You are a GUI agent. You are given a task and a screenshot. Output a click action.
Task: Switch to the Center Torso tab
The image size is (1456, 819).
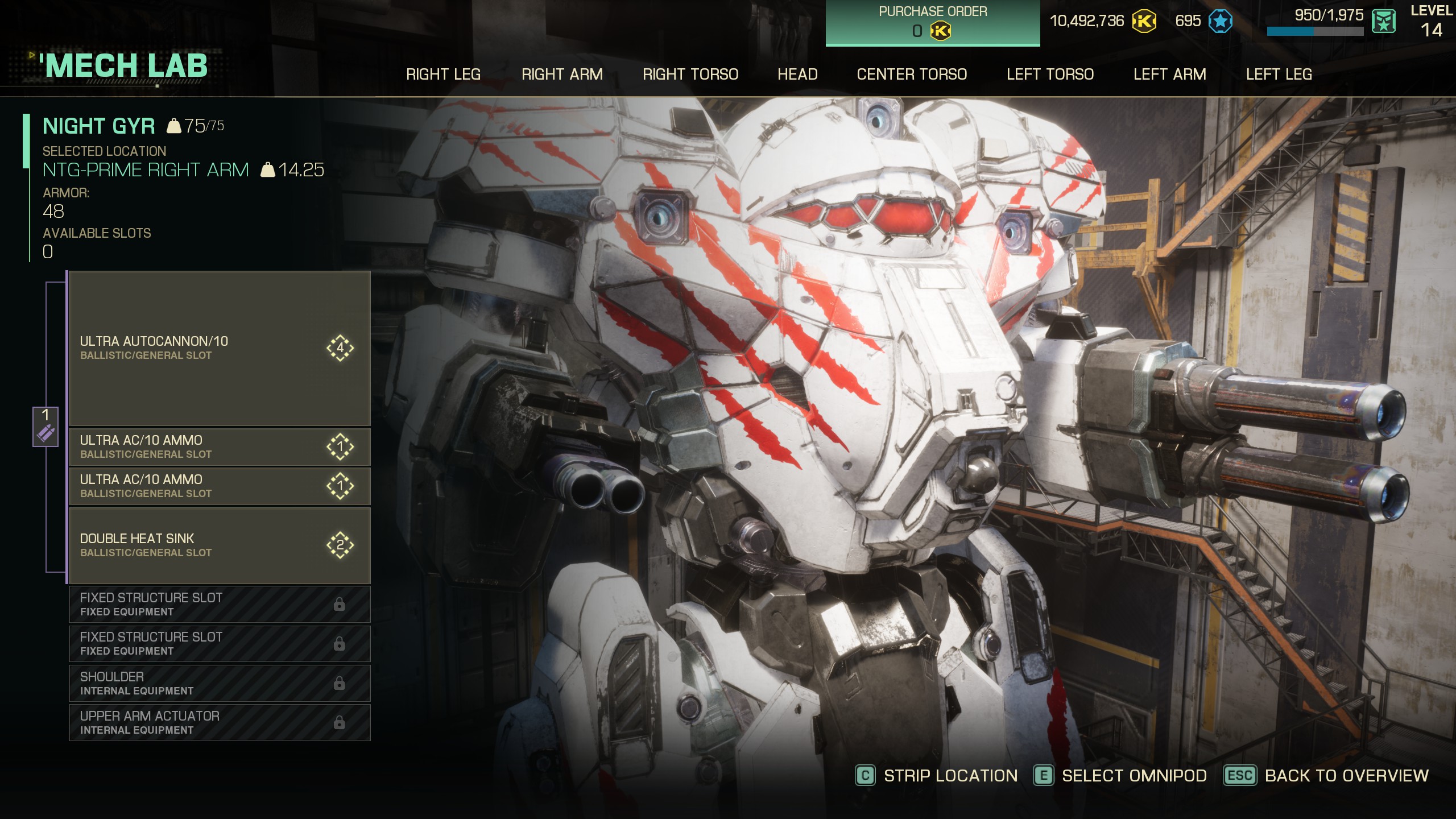point(912,75)
